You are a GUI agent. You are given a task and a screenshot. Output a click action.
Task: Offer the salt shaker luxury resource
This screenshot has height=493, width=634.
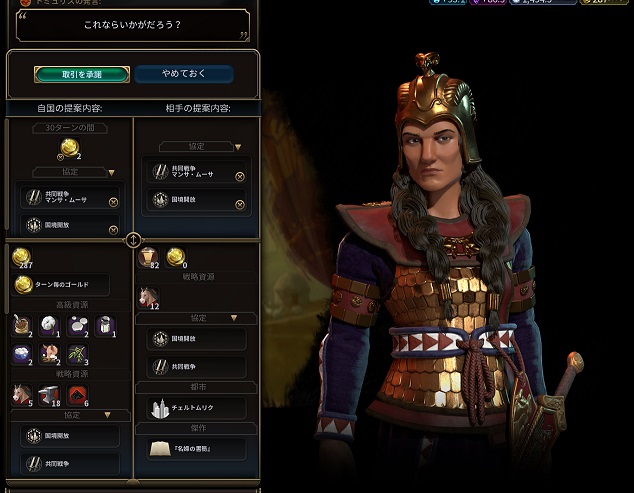tap(104, 325)
